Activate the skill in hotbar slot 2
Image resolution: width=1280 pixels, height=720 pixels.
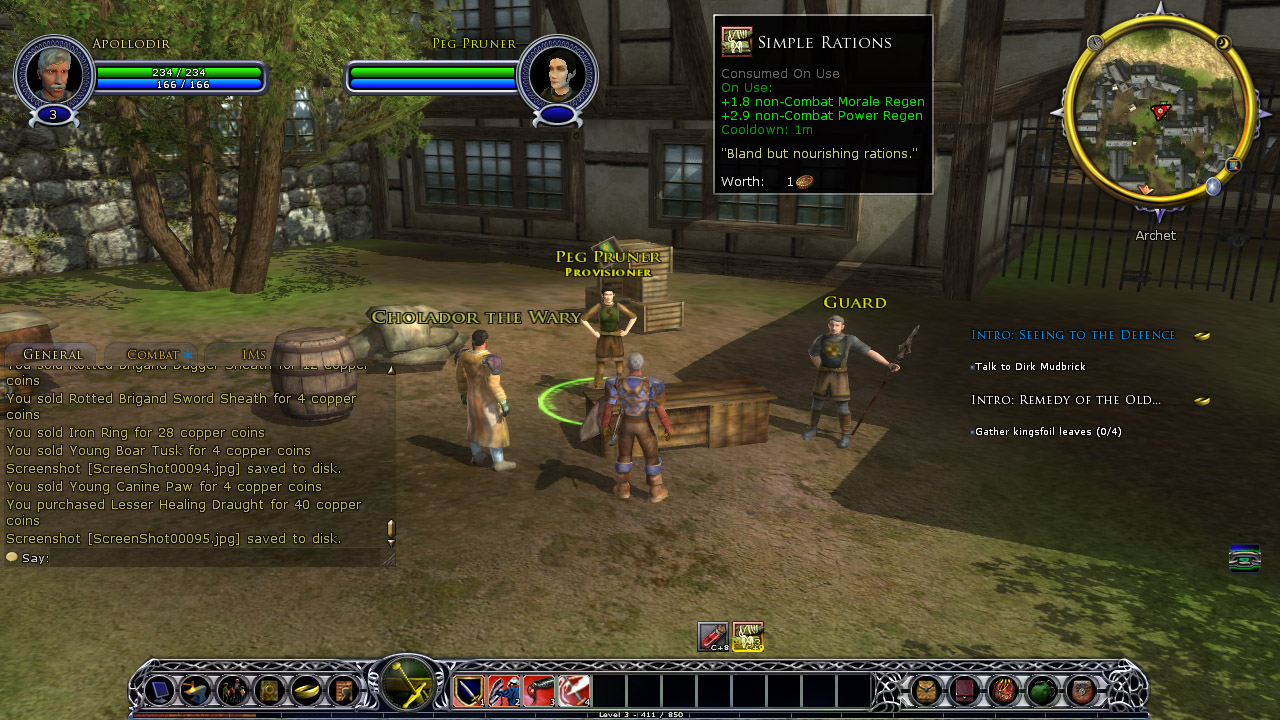point(503,691)
